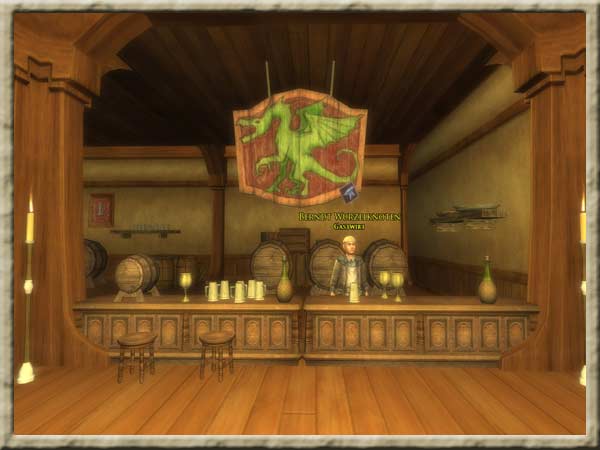Click the floating blue icon above the innkeeper
This screenshot has width=600, height=450.
[348, 193]
